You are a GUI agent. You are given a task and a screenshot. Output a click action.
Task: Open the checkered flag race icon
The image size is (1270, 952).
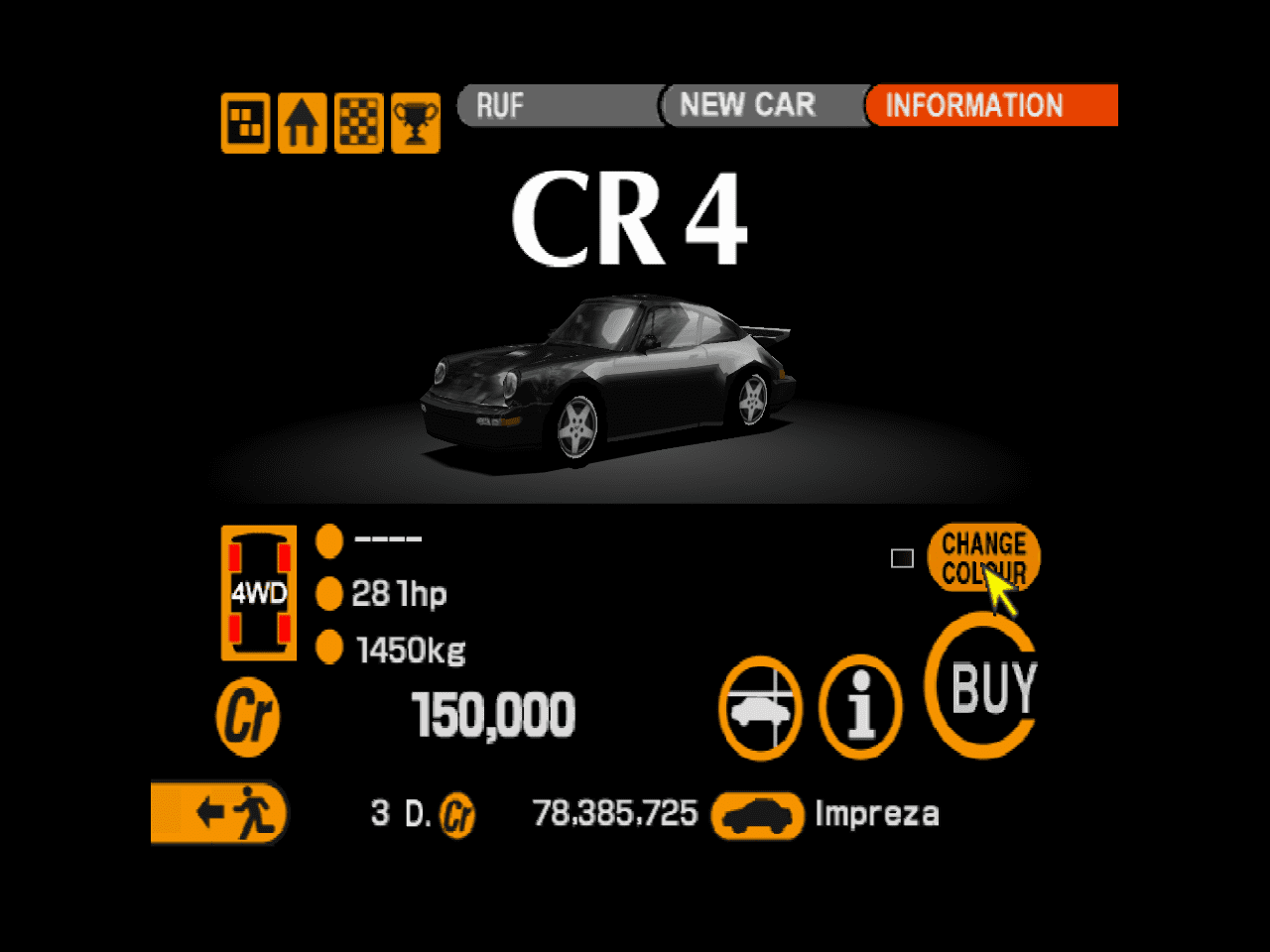[358, 123]
